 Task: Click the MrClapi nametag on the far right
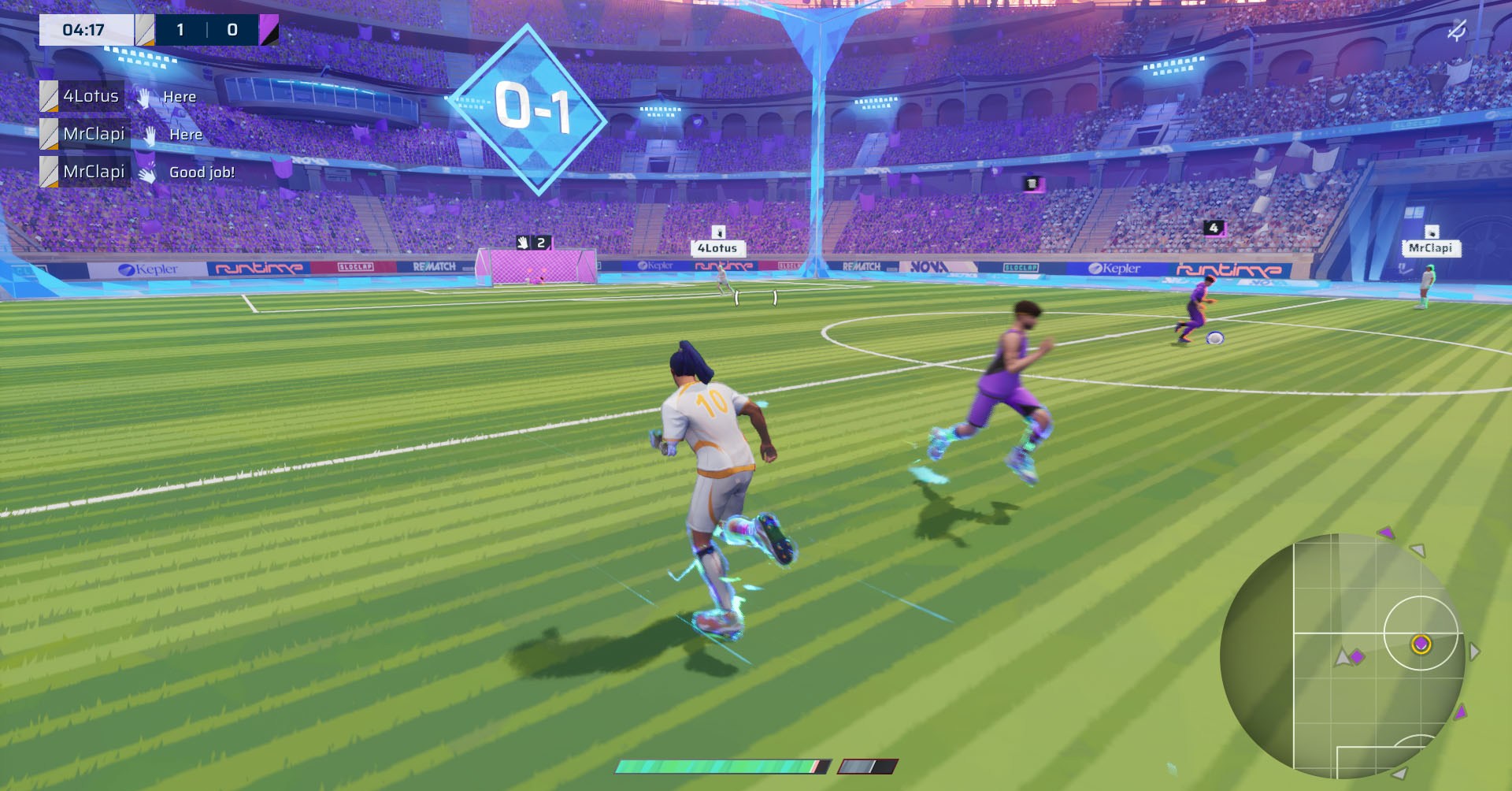click(x=1432, y=248)
